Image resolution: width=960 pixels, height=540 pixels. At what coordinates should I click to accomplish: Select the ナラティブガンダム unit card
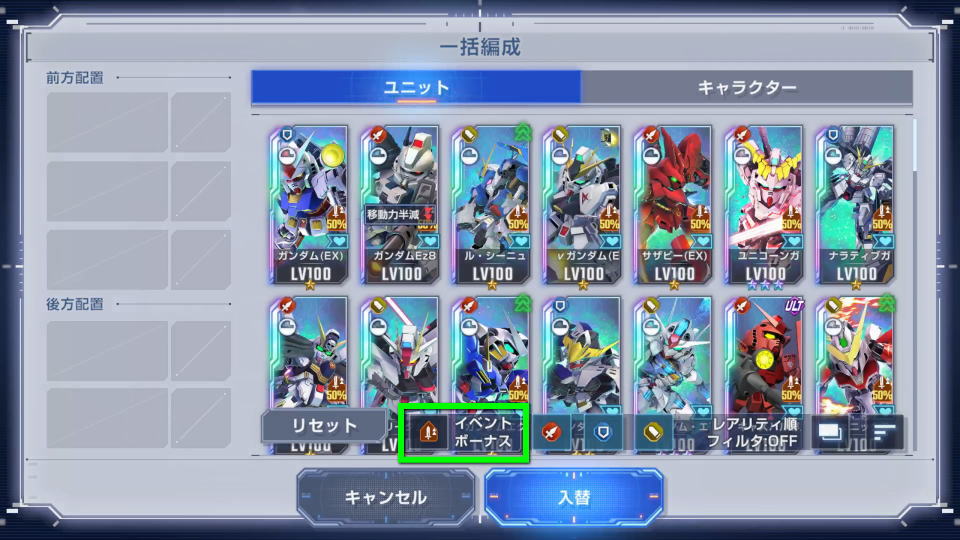[855, 205]
